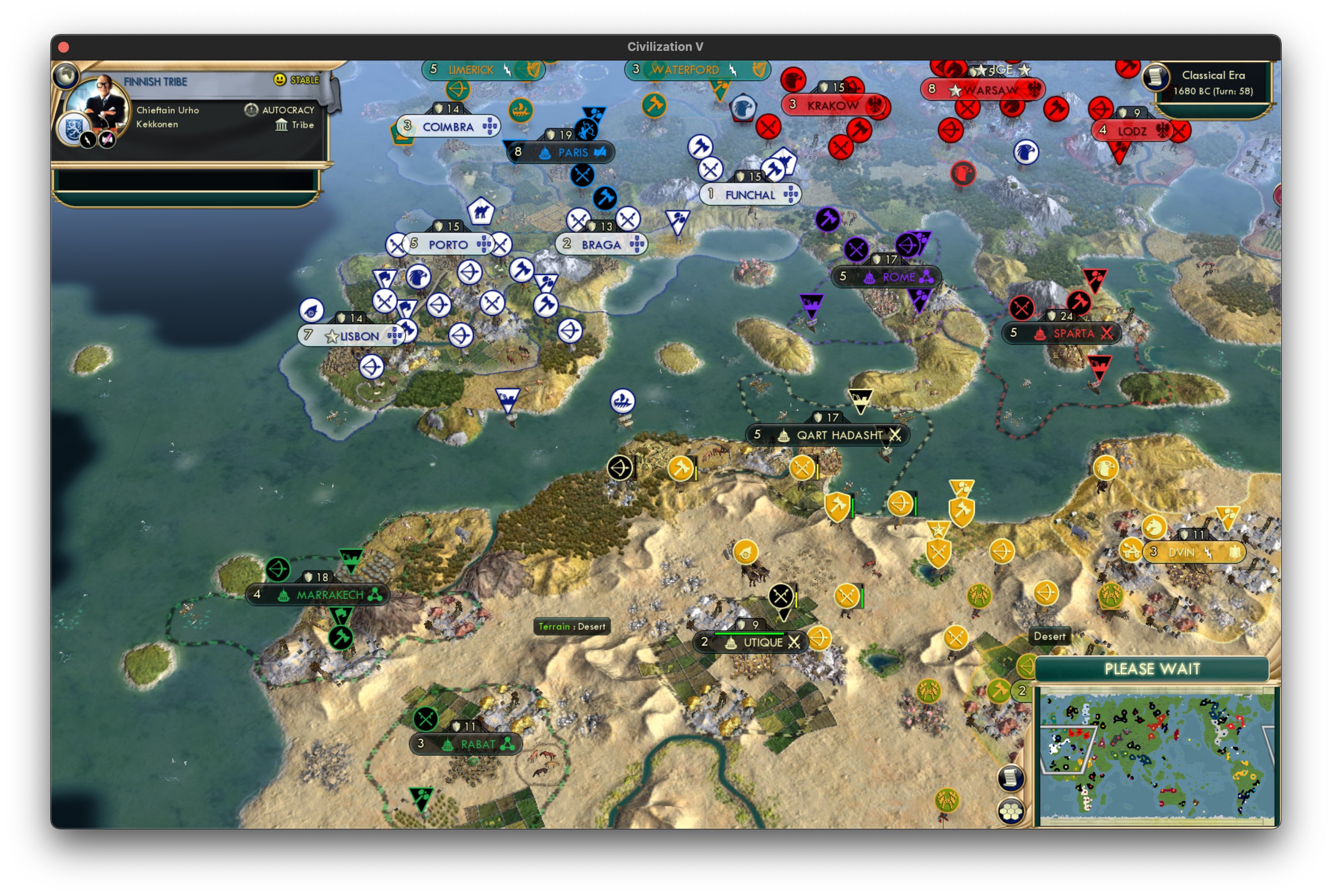This screenshot has width=1332, height=896.
Task: Open the Paris city banner
Action: [x=562, y=152]
